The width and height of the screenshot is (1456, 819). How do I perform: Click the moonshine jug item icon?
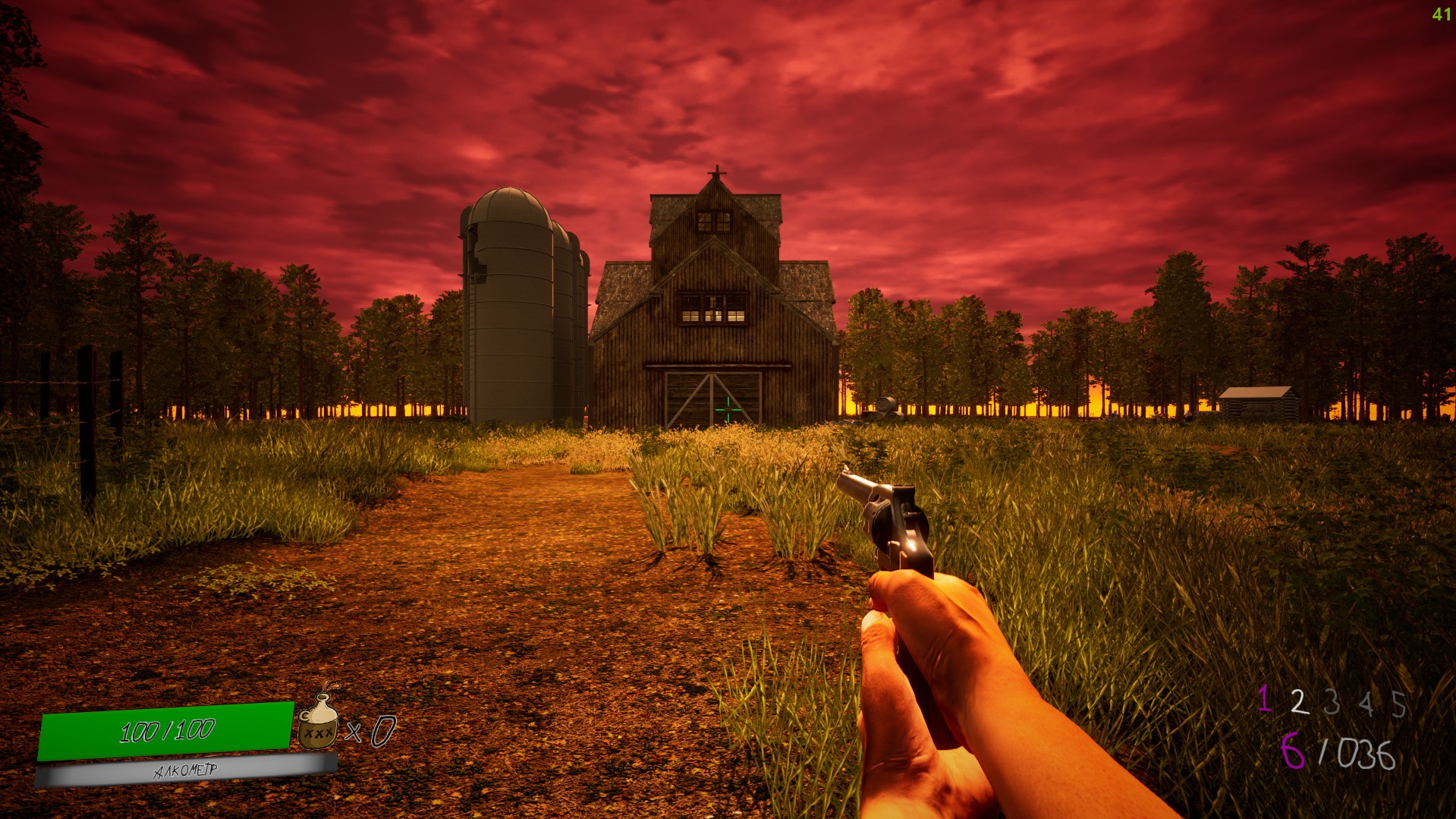point(319,722)
